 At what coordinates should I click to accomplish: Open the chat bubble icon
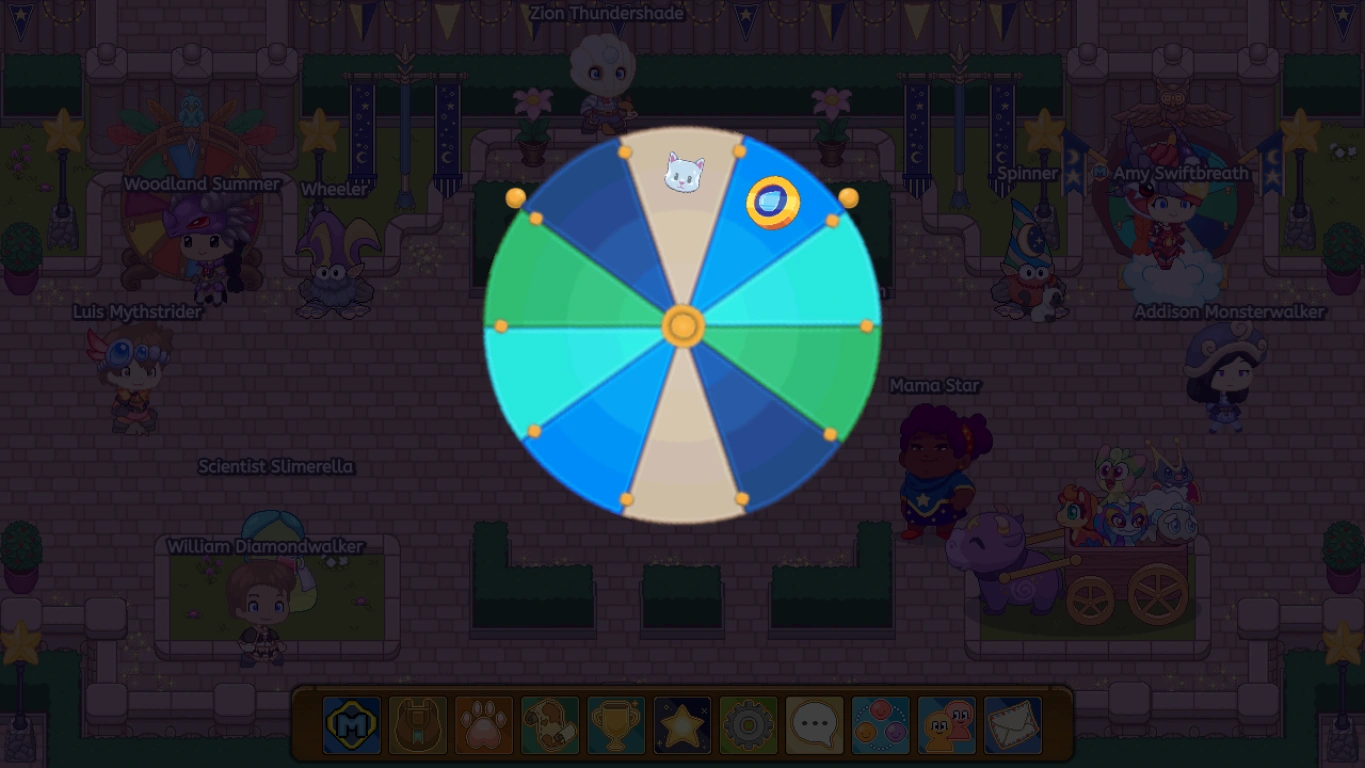coord(813,725)
